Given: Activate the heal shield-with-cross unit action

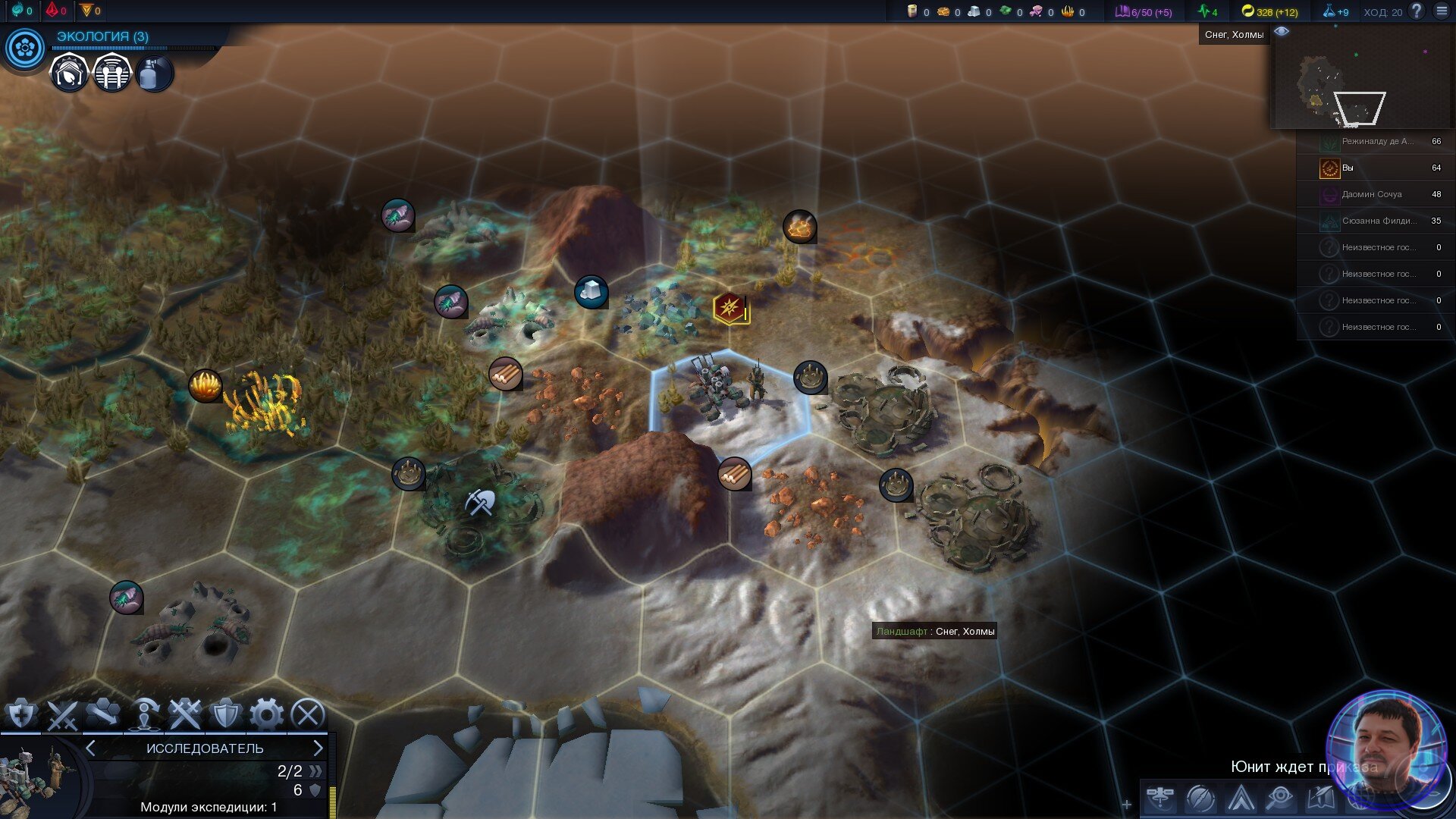Looking at the screenshot, I should (21, 714).
